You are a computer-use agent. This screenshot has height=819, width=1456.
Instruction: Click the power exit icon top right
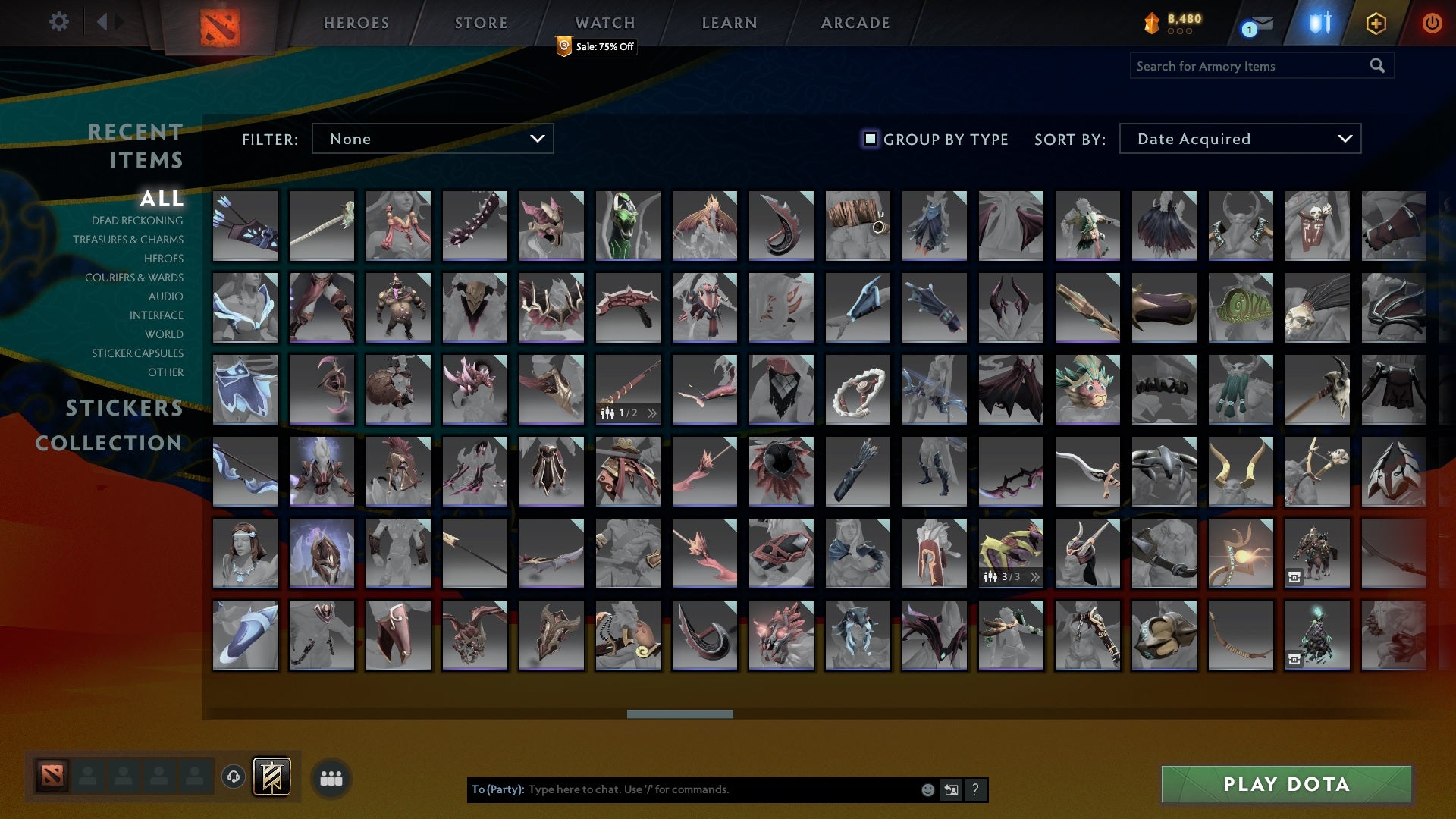pos(1433,22)
